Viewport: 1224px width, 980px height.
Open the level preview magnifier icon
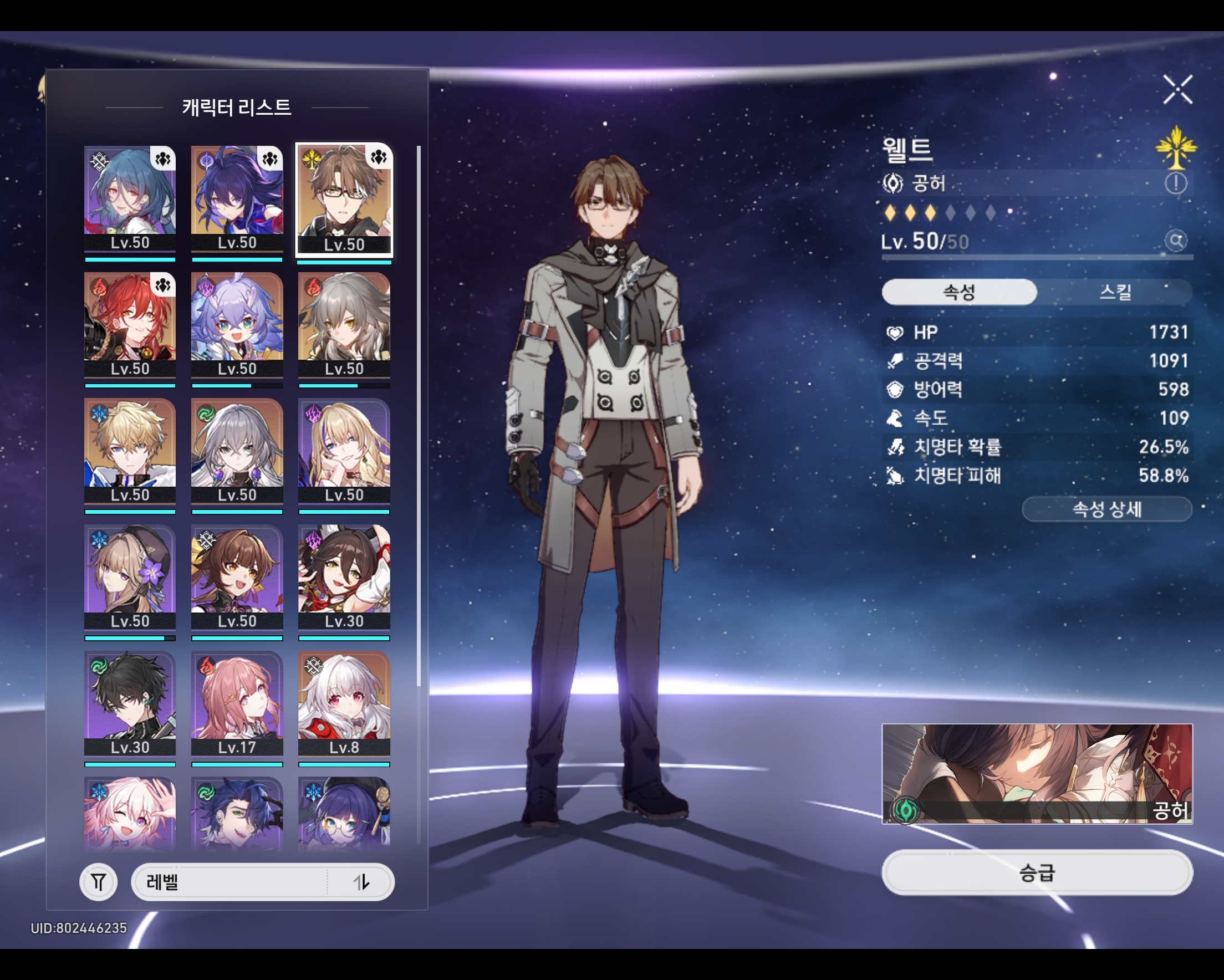[1176, 241]
